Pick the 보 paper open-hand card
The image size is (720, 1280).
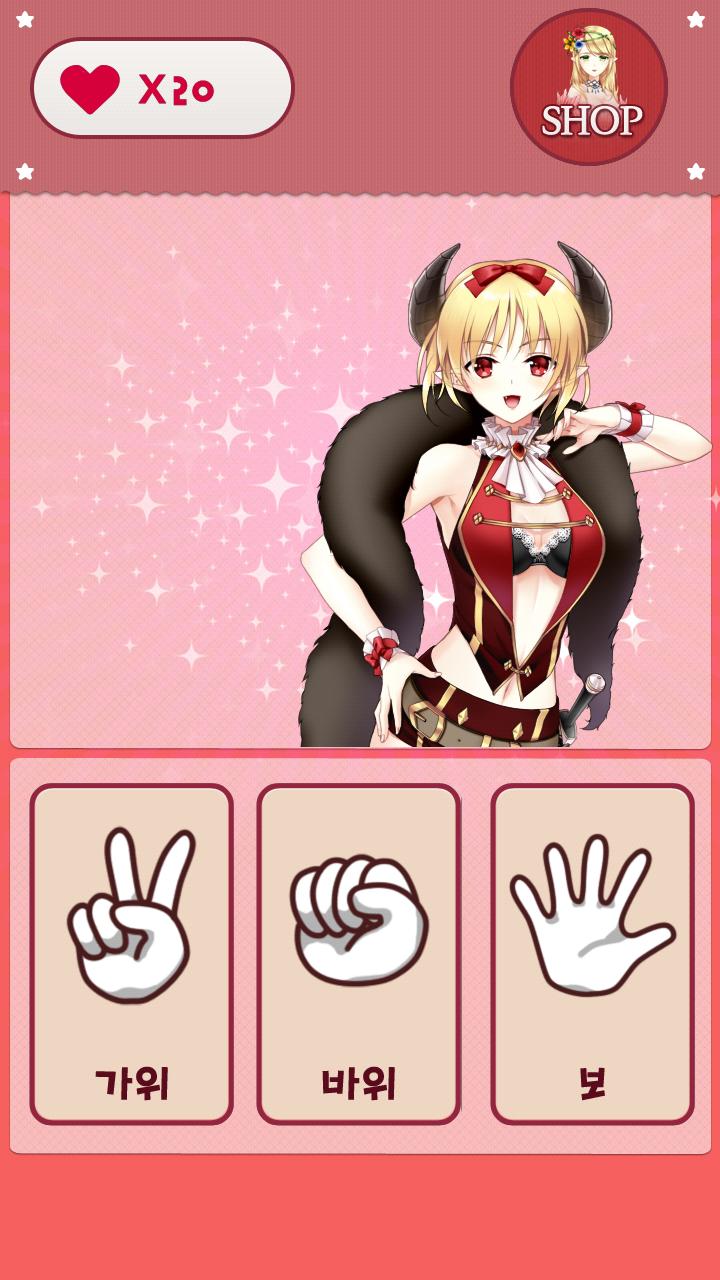pos(592,953)
